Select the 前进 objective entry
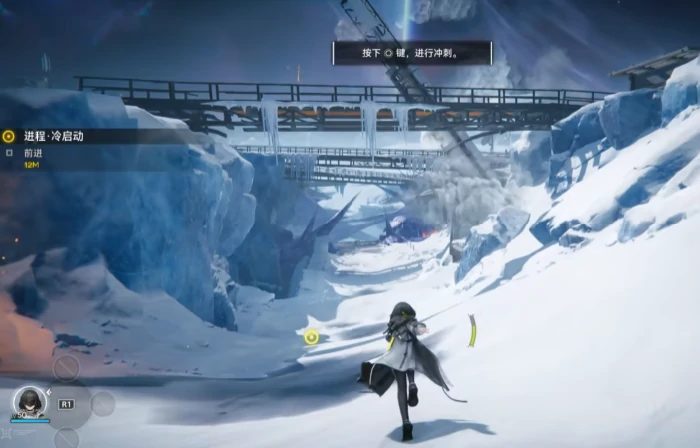 click(x=33, y=153)
